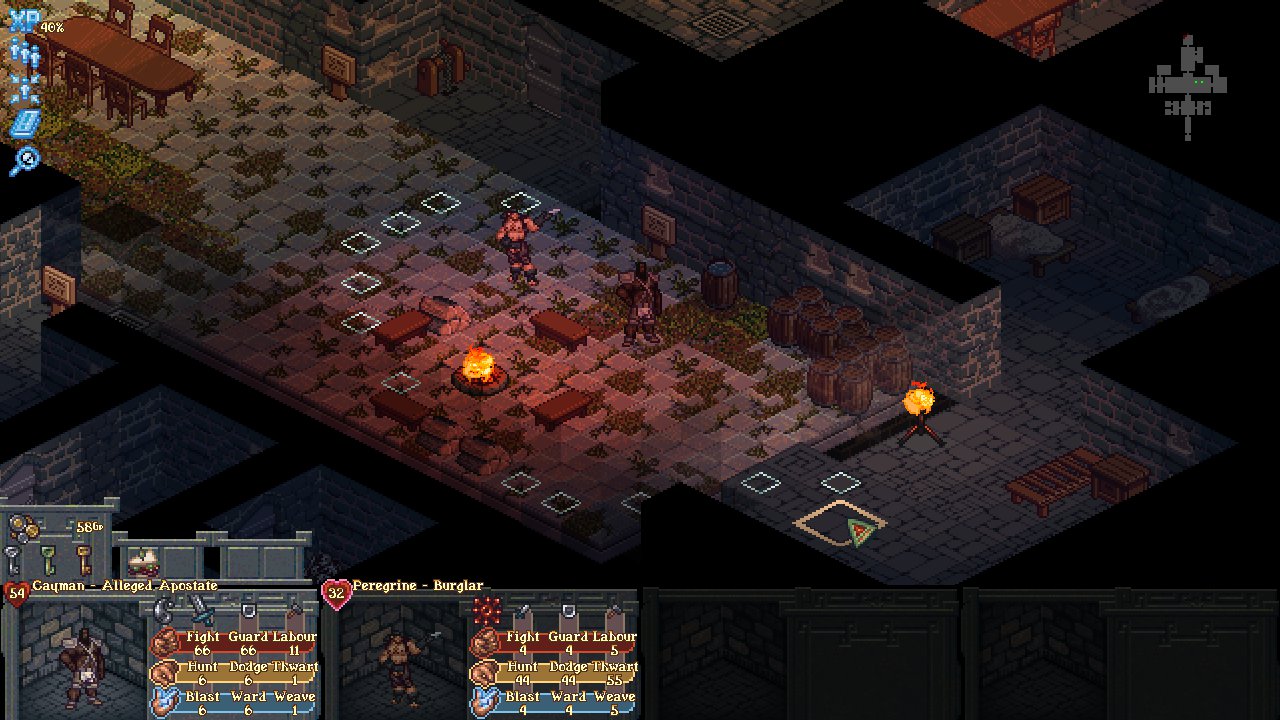The width and height of the screenshot is (1280, 720).
Task: Activate the magnifying glass search icon
Action: (24, 159)
